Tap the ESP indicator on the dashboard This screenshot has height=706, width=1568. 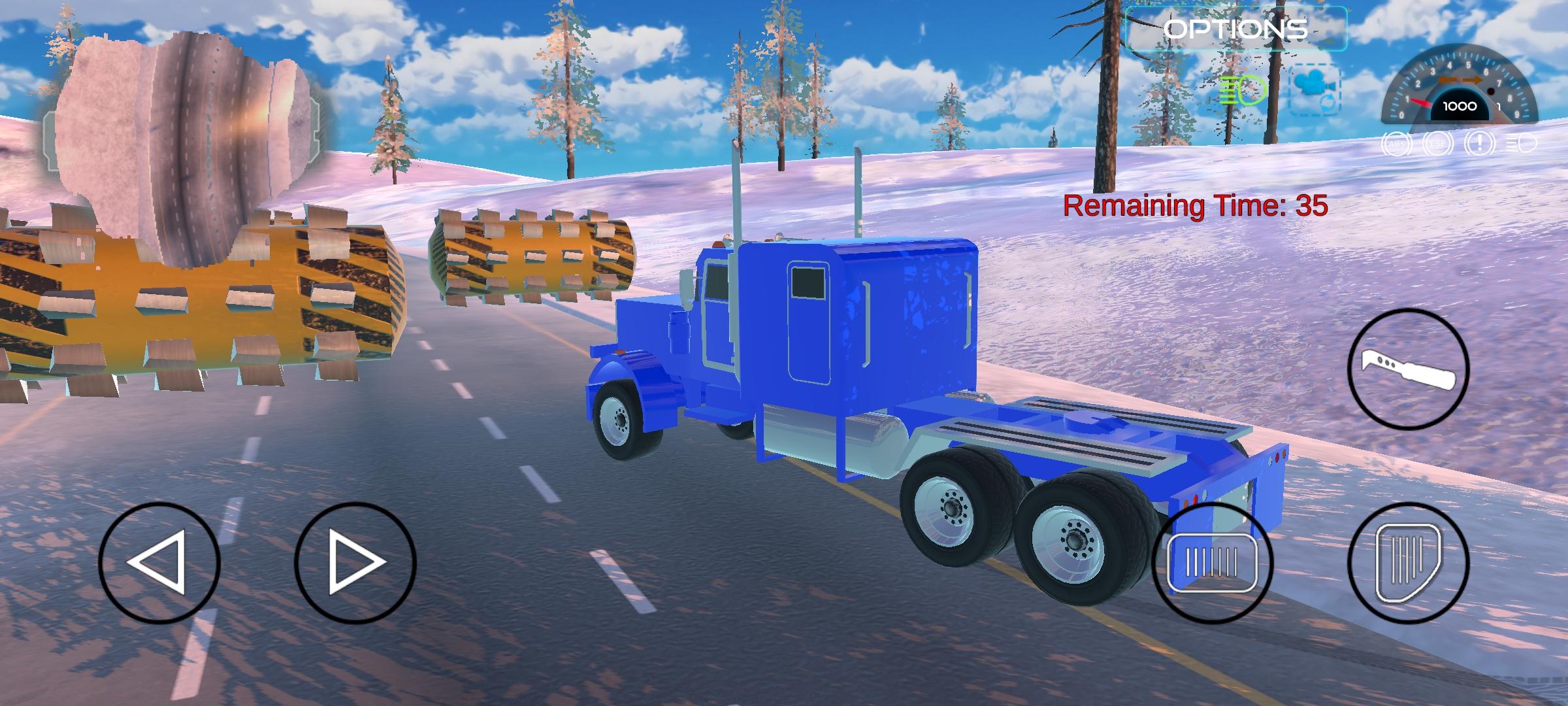[x=1439, y=144]
